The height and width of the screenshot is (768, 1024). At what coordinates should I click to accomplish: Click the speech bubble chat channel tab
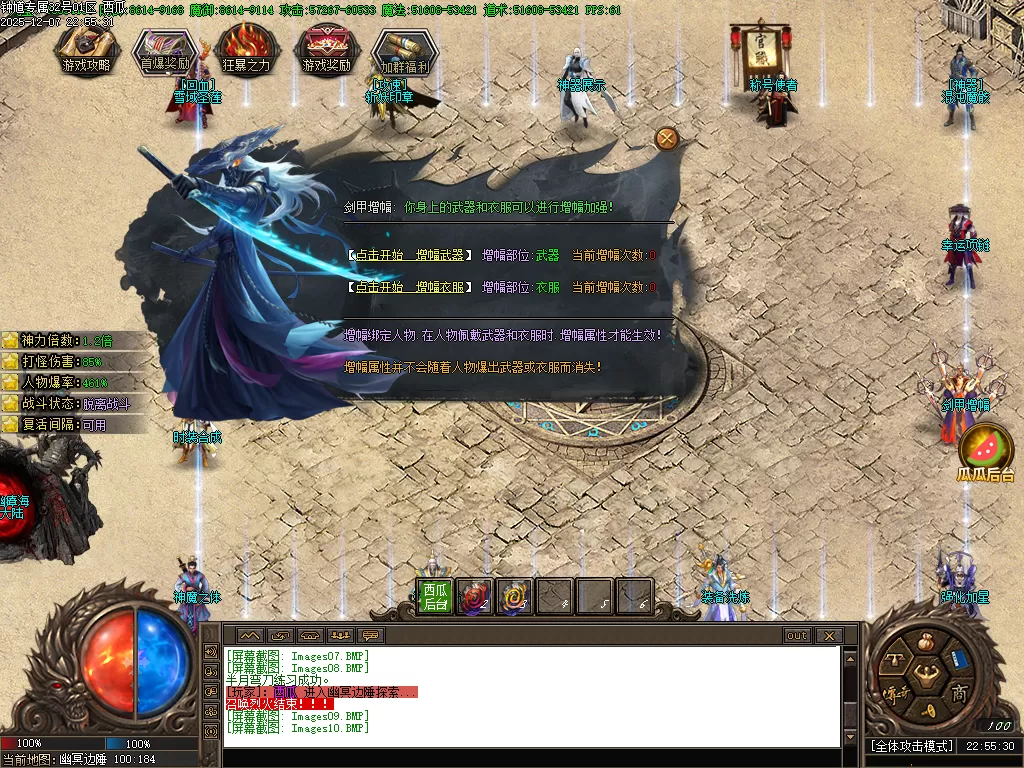pos(371,636)
